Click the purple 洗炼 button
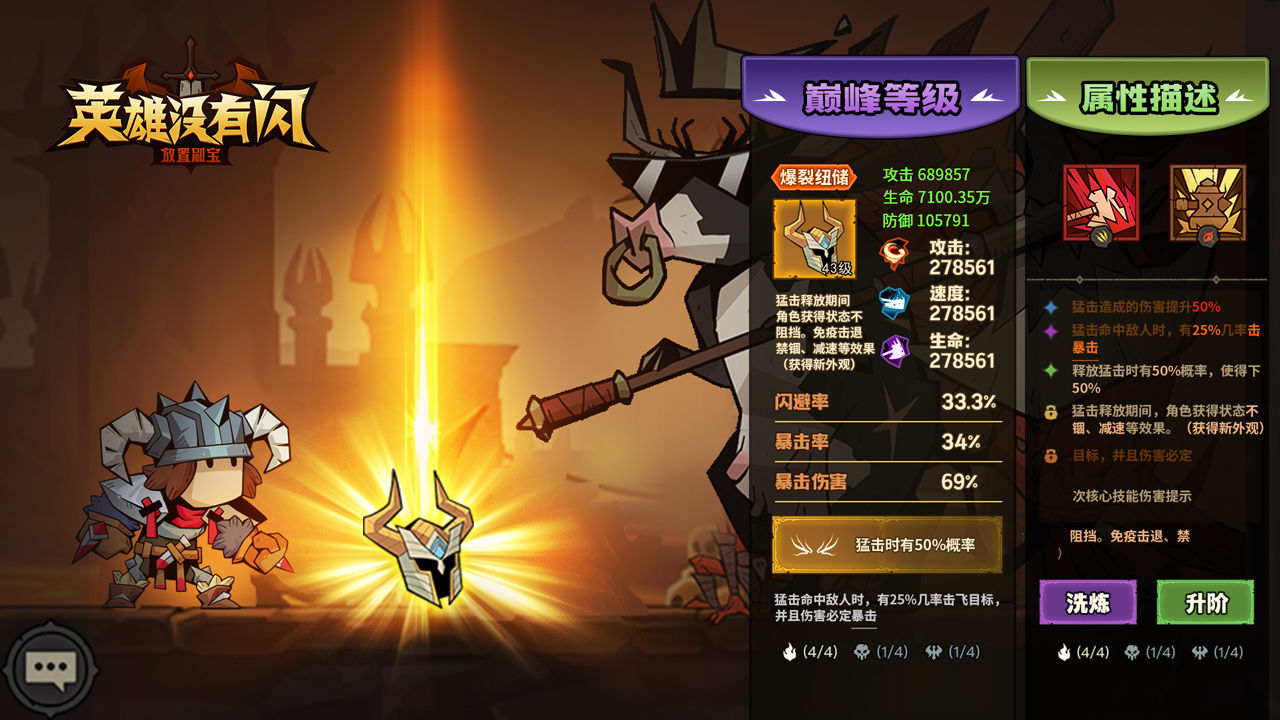1280x720 pixels. point(1087,603)
